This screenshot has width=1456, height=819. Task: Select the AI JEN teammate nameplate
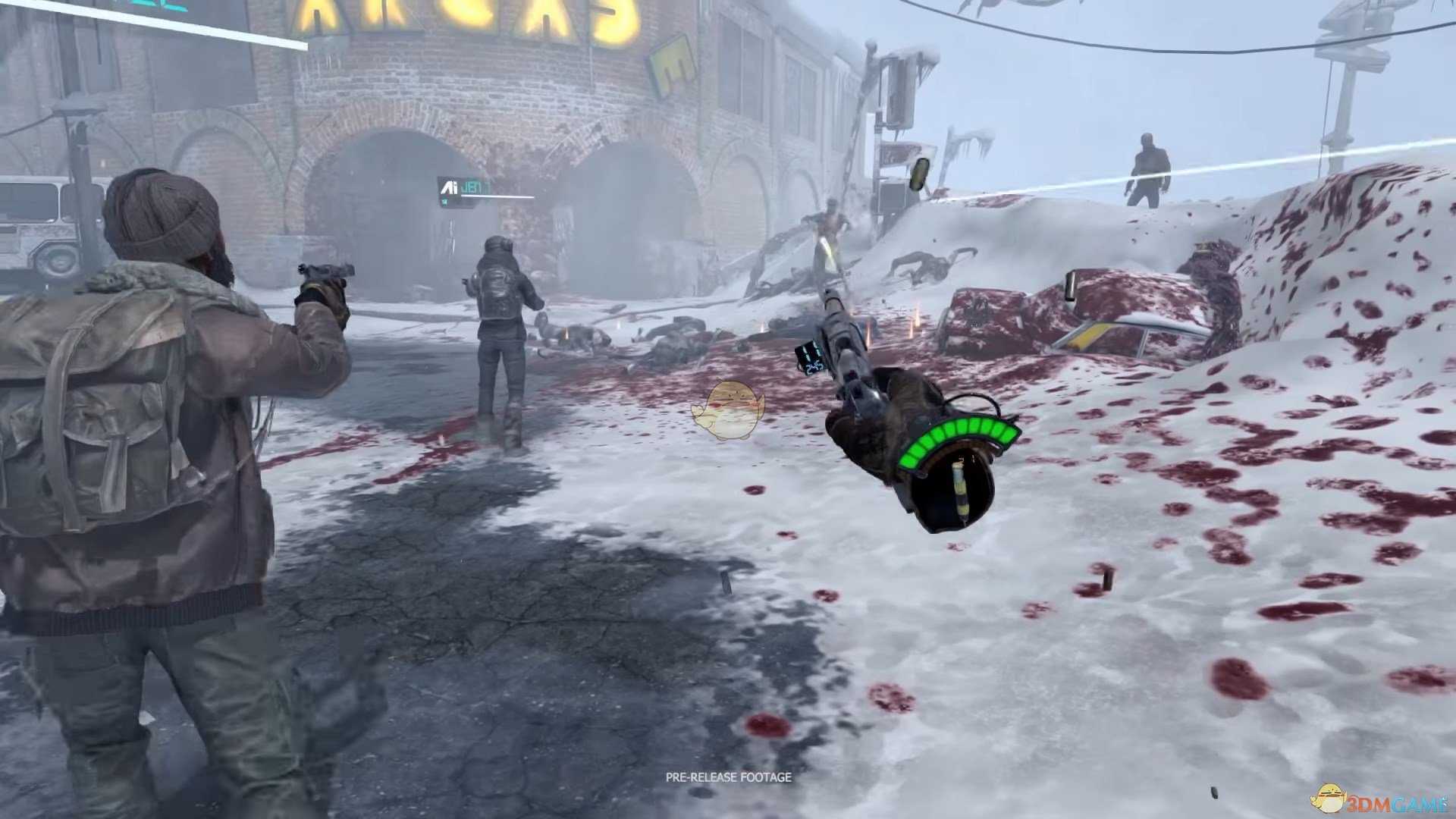(x=464, y=187)
